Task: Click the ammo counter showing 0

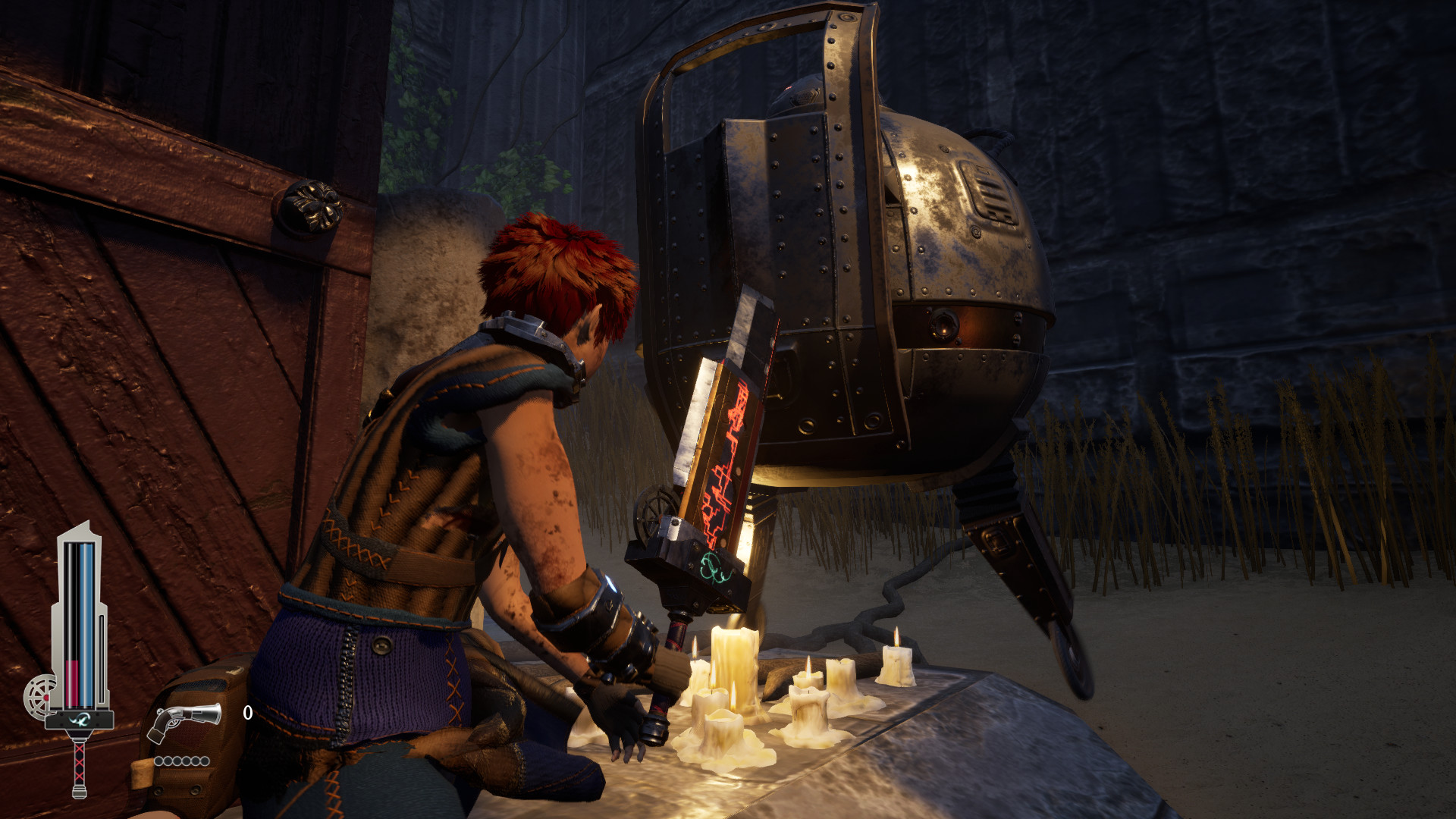Action: (247, 712)
